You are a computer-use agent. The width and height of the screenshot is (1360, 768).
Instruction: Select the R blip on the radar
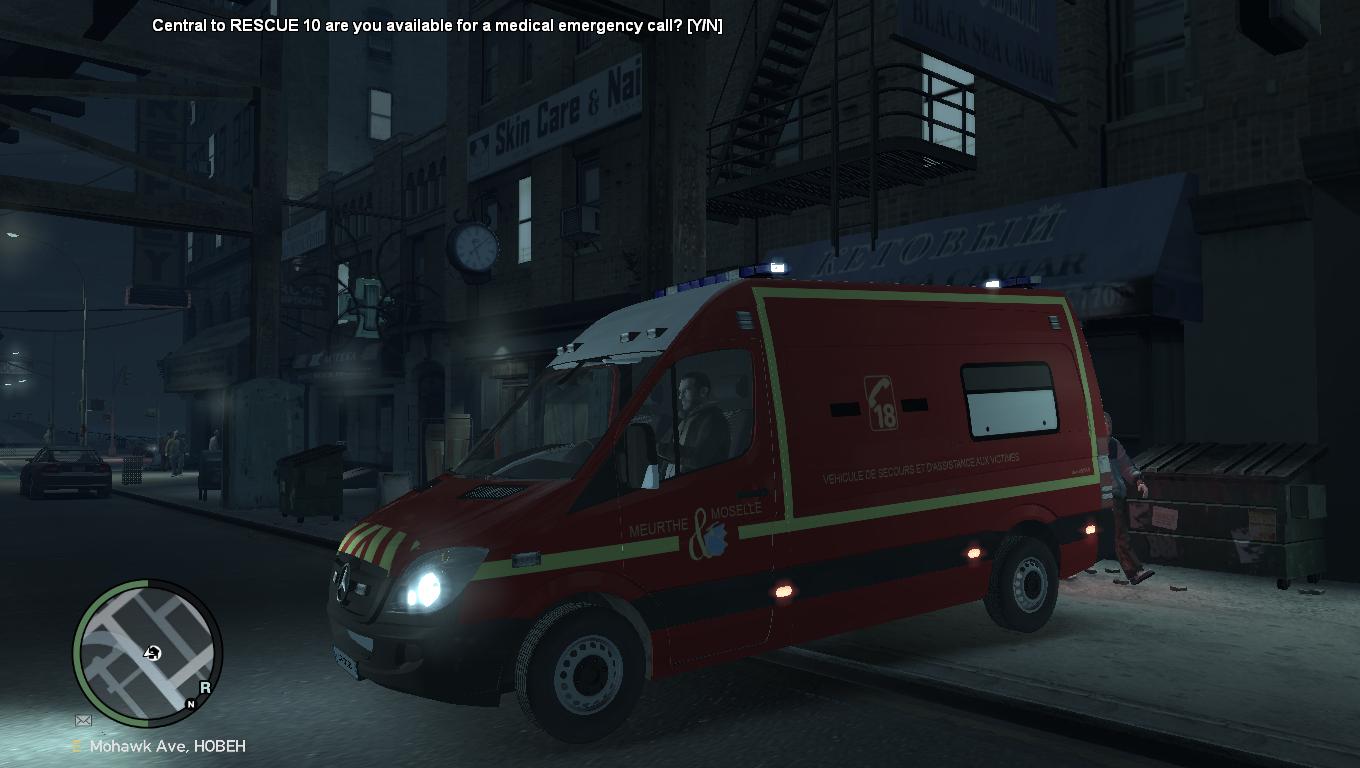click(205, 687)
